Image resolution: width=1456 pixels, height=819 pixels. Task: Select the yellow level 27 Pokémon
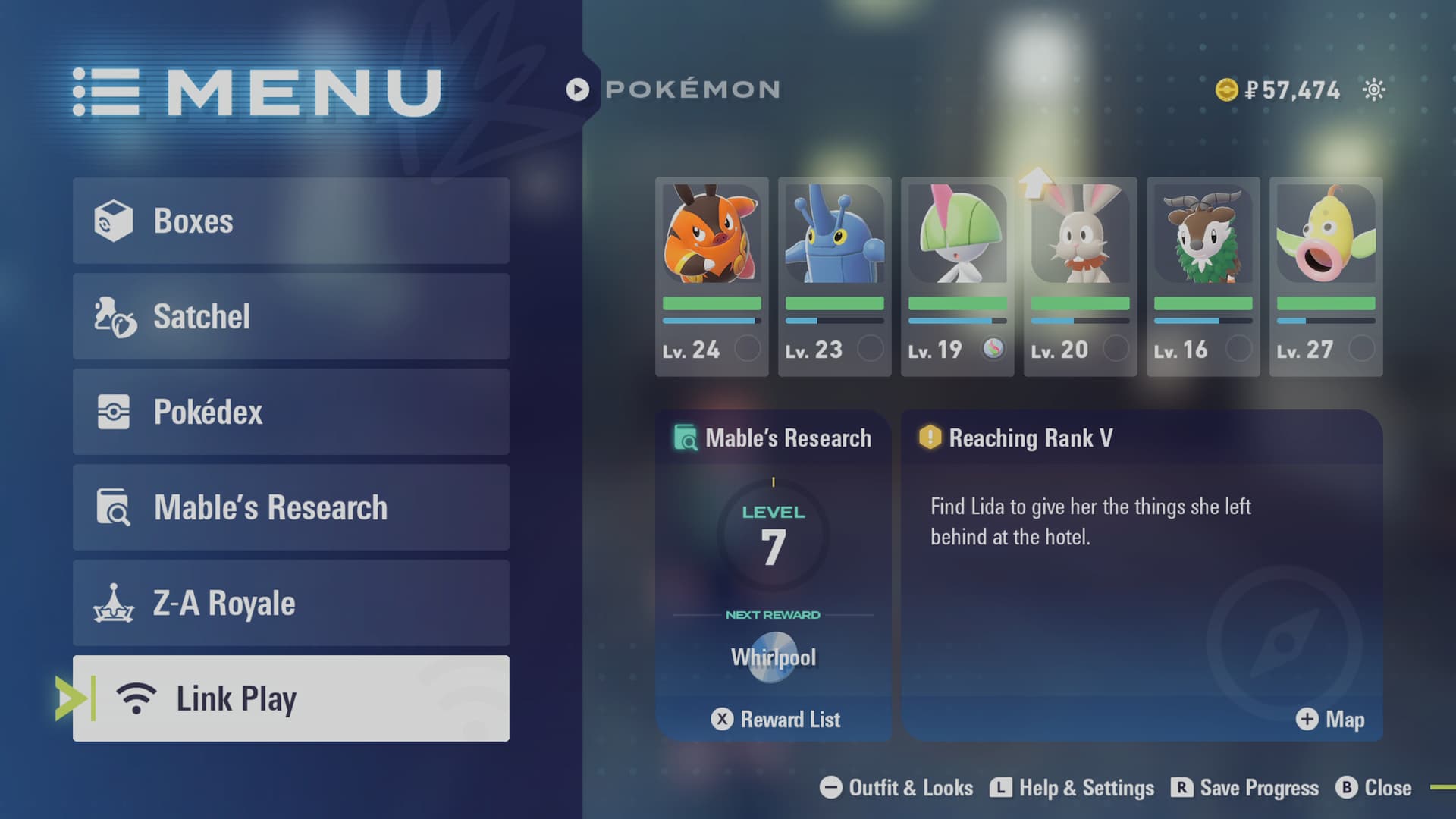point(1326,277)
